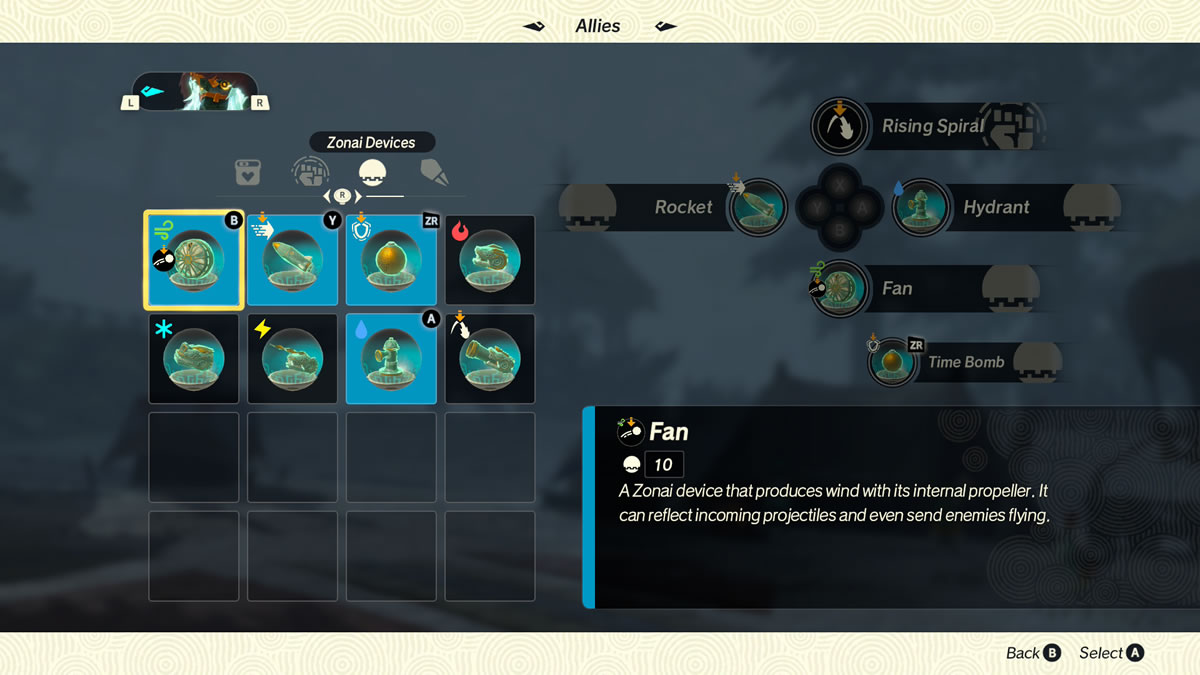Choose the Rocket device in the grid
The width and height of the screenshot is (1200, 675).
click(x=292, y=260)
